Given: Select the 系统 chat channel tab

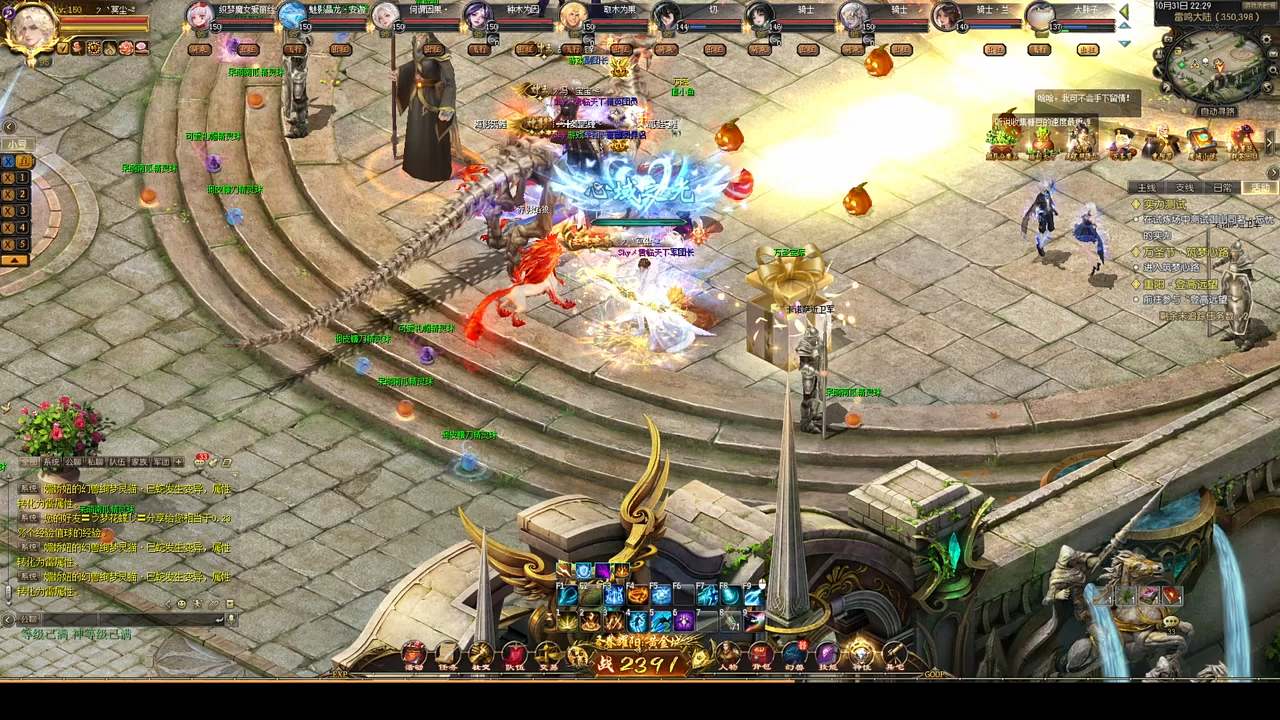Looking at the screenshot, I should click(x=50, y=461).
